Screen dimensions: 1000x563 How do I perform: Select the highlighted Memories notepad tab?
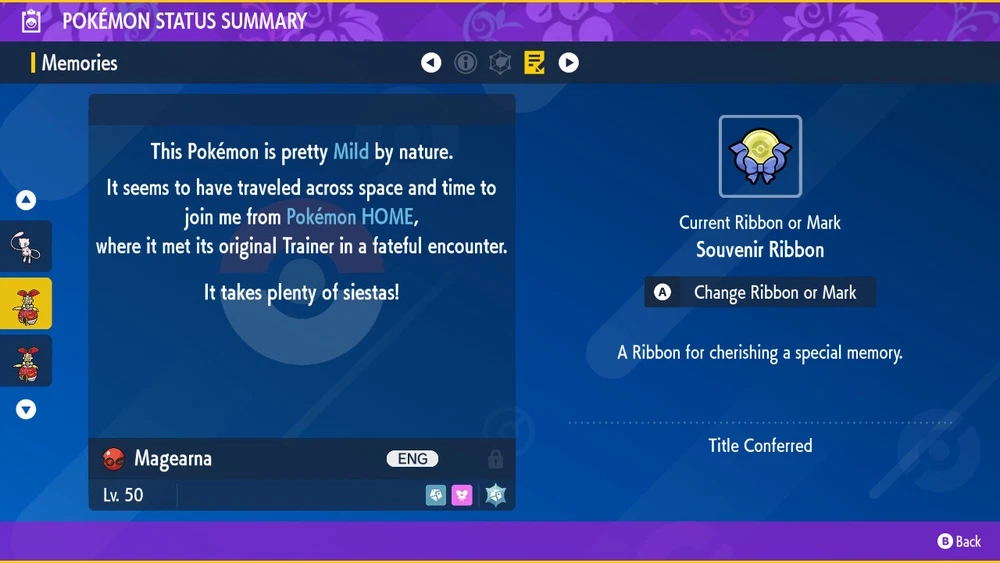pos(534,63)
